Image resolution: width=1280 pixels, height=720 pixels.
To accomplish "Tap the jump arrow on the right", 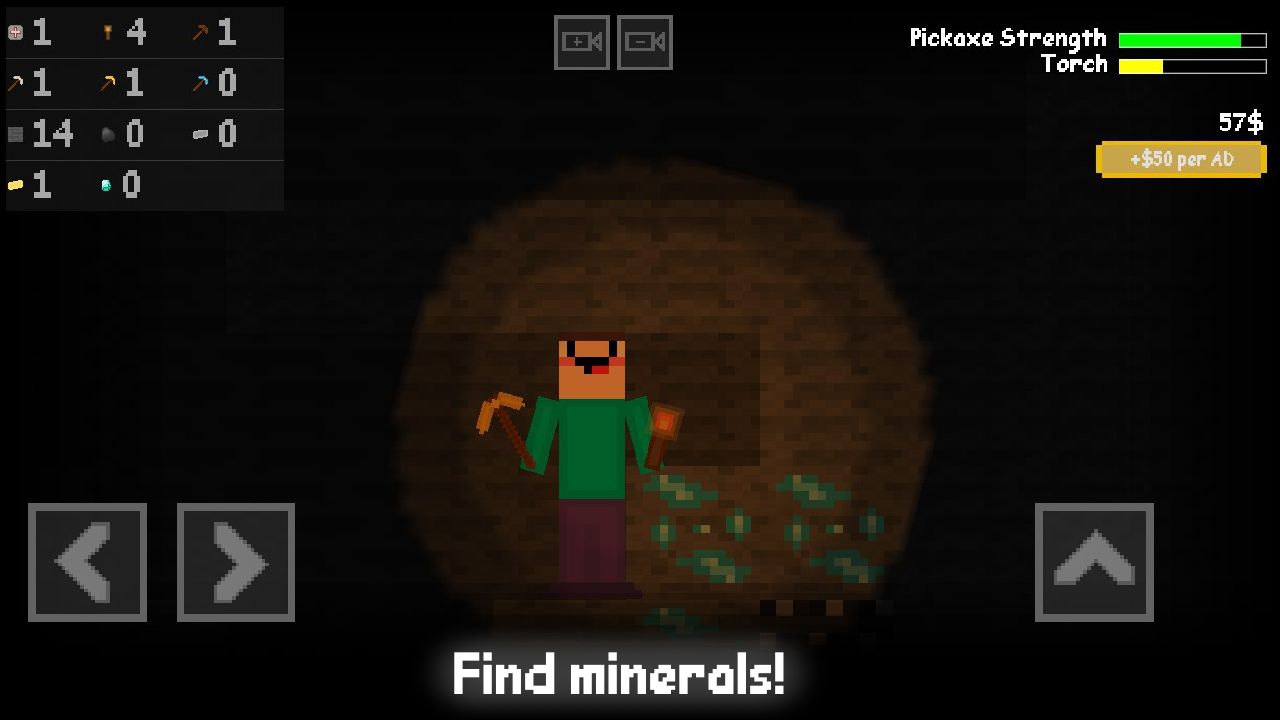I will click(1094, 562).
